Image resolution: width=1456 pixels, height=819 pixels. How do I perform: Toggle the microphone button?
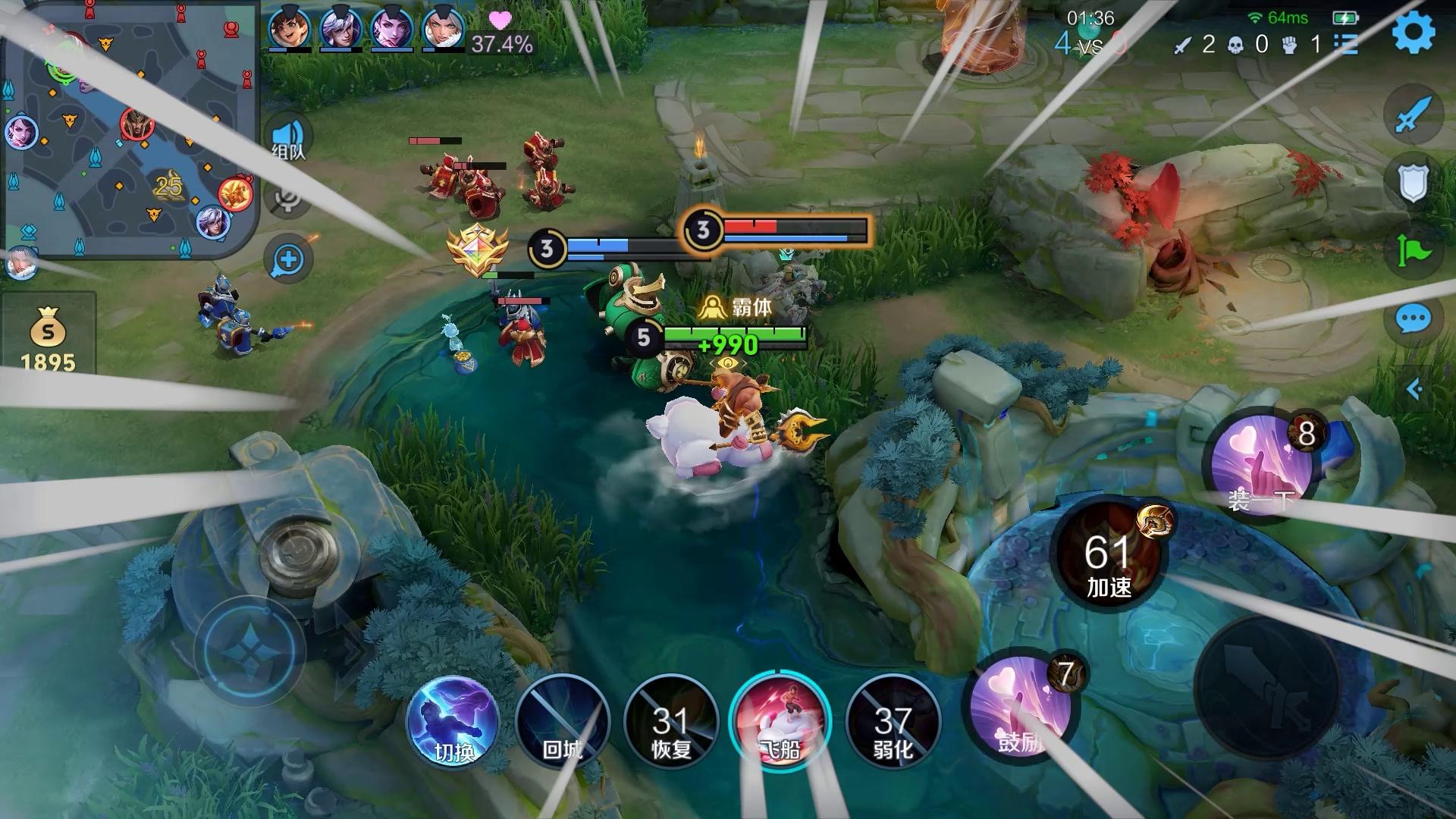click(x=289, y=199)
